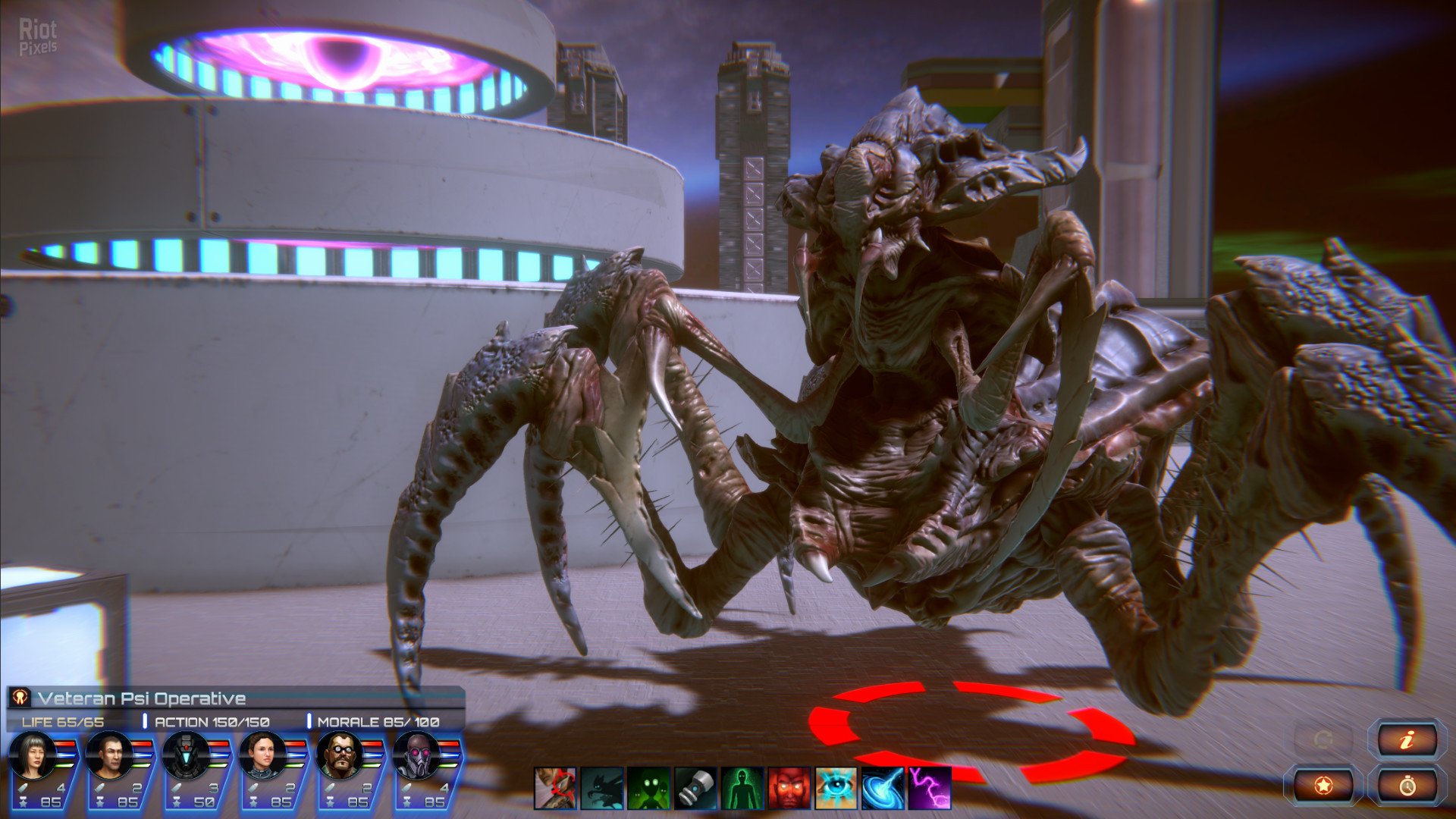Click the star emblem button

[x=1323, y=786]
